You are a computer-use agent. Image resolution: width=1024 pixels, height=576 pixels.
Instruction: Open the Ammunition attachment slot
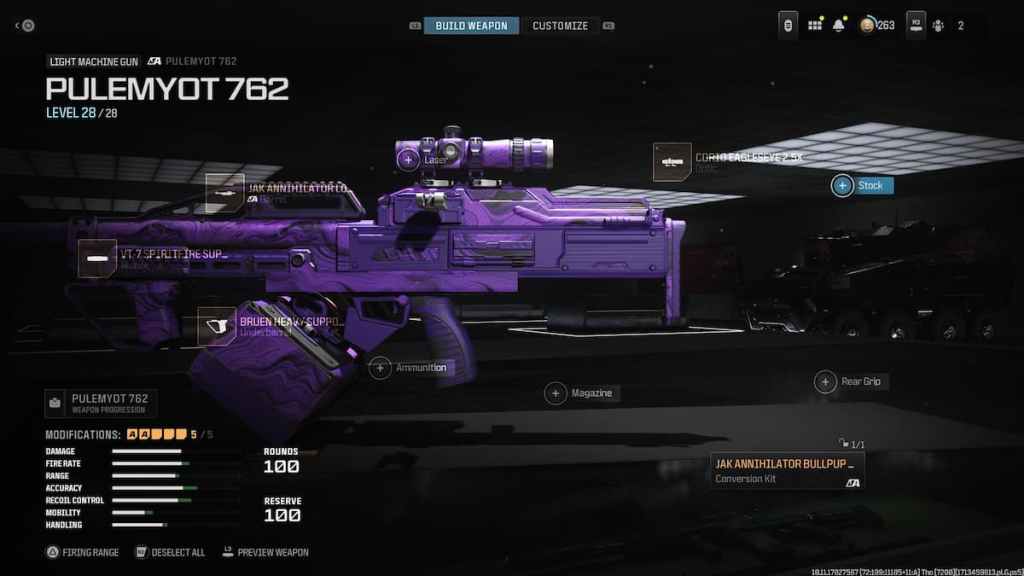pos(381,368)
